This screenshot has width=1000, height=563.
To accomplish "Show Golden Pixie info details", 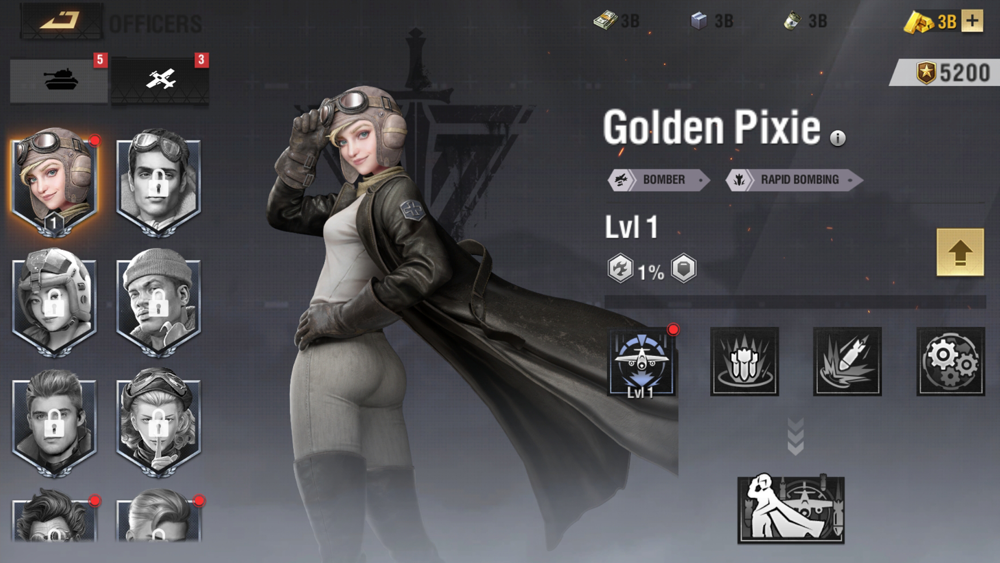I will tap(838, 138).
